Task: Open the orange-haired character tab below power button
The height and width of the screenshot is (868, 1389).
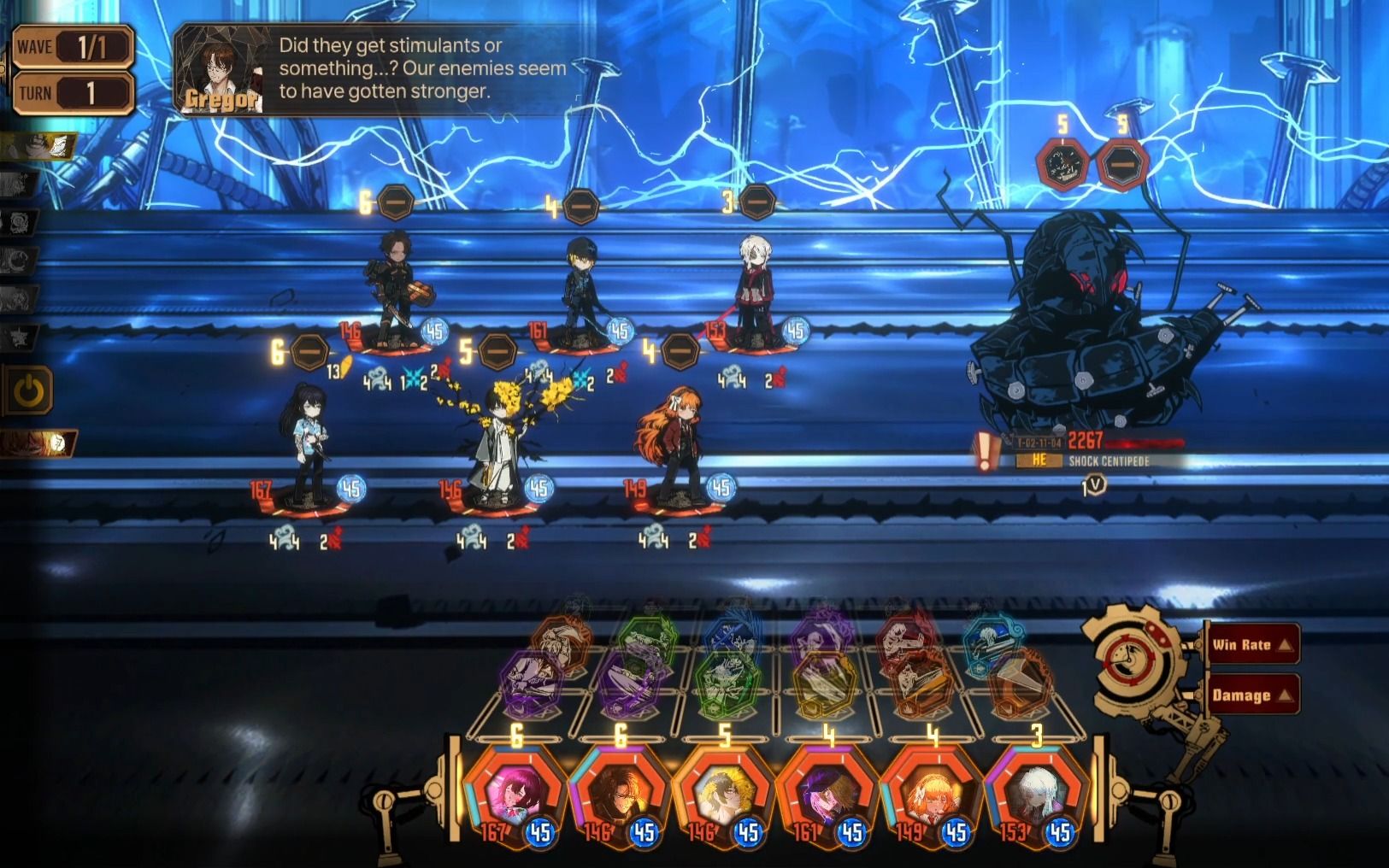Action: point(39,443)
